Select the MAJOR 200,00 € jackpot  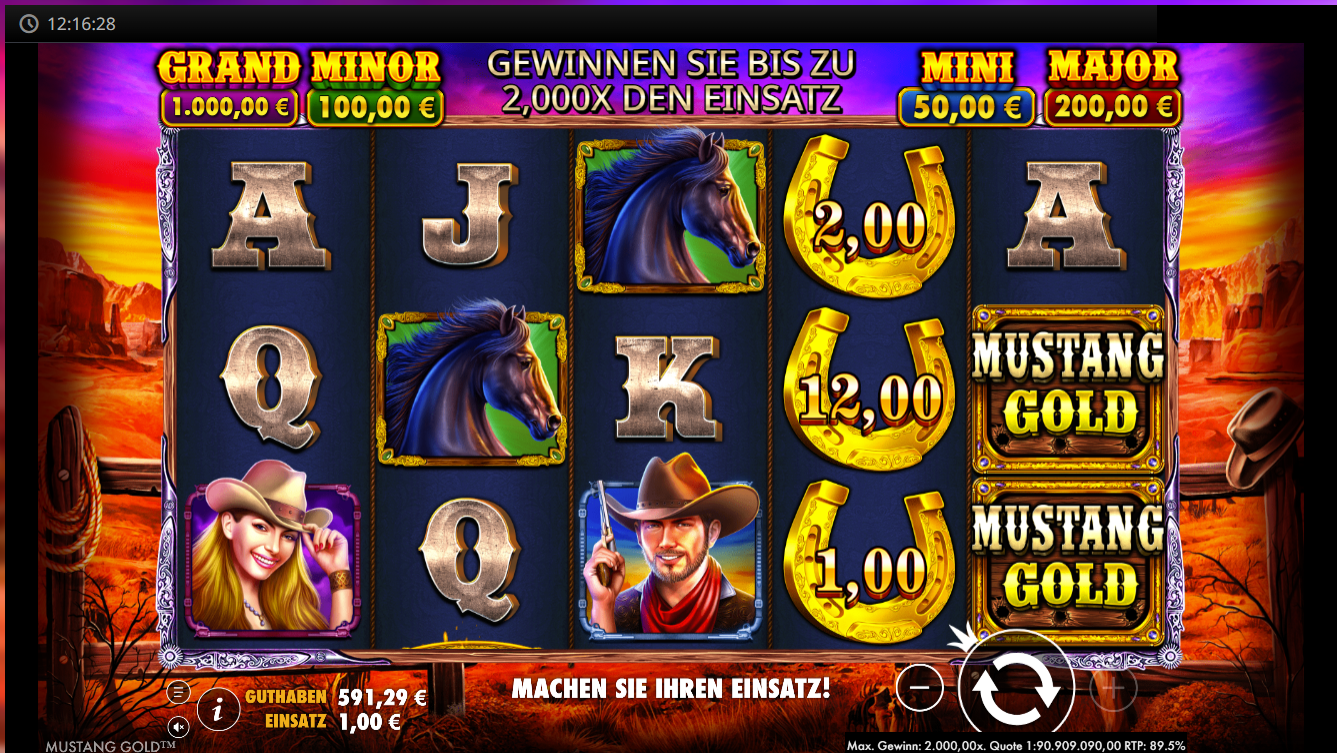[x=1113, y=85]
